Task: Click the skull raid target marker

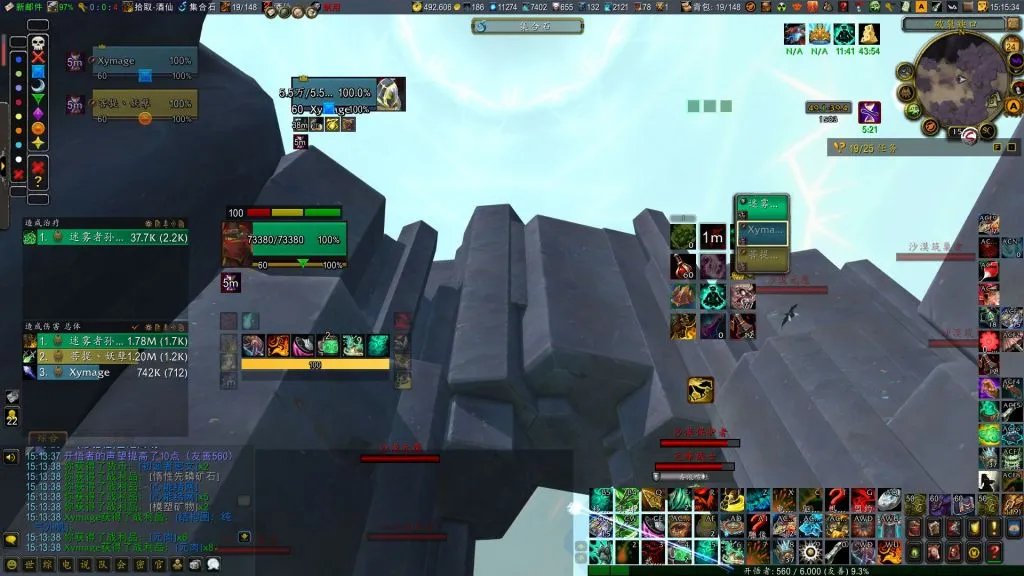Action: tap(38, 43)
